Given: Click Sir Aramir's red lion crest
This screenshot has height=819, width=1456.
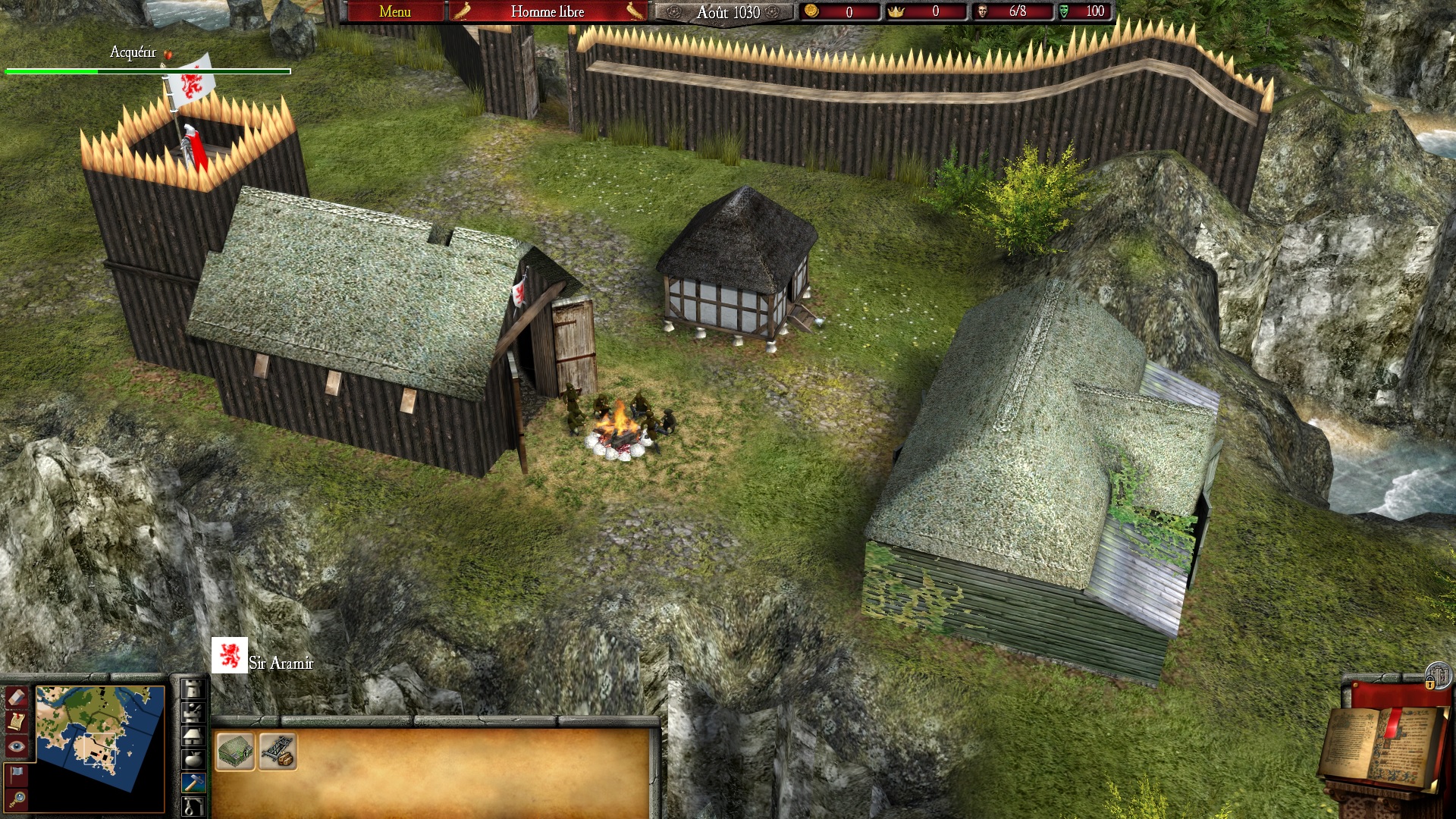Looking at the screenshot, I should pos(230,654).
